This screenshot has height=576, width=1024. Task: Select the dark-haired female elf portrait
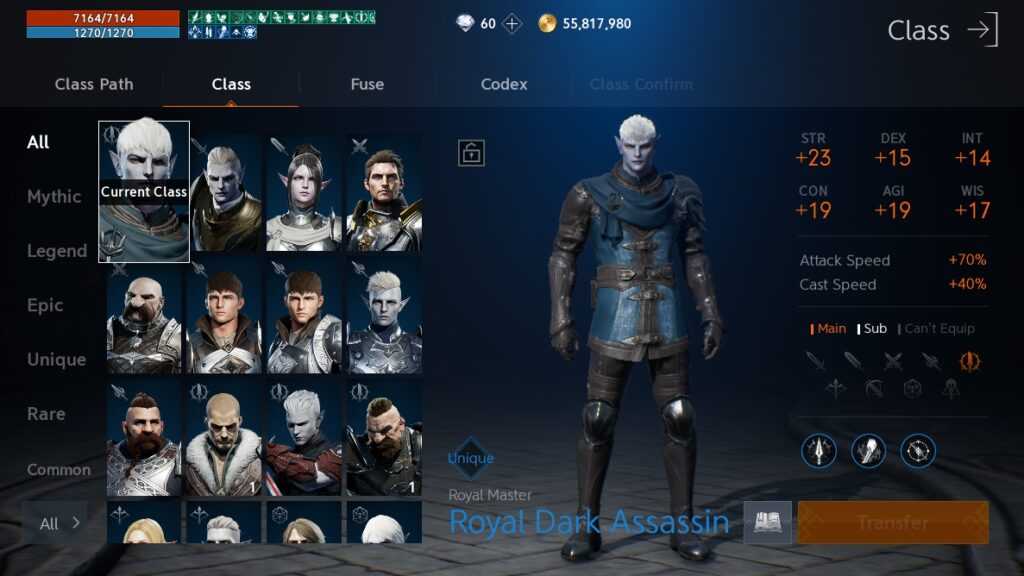click(x=303, y=194)
